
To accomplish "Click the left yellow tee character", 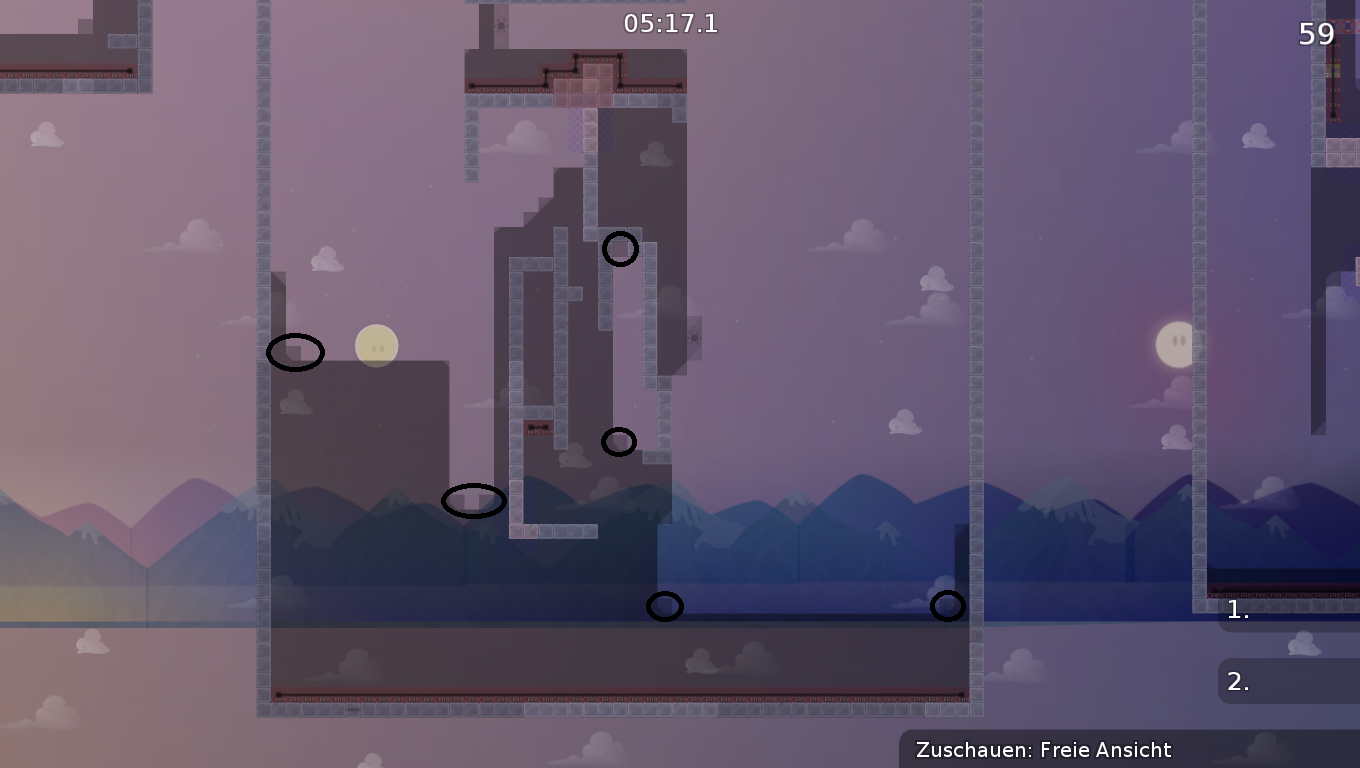I will 377,345.
